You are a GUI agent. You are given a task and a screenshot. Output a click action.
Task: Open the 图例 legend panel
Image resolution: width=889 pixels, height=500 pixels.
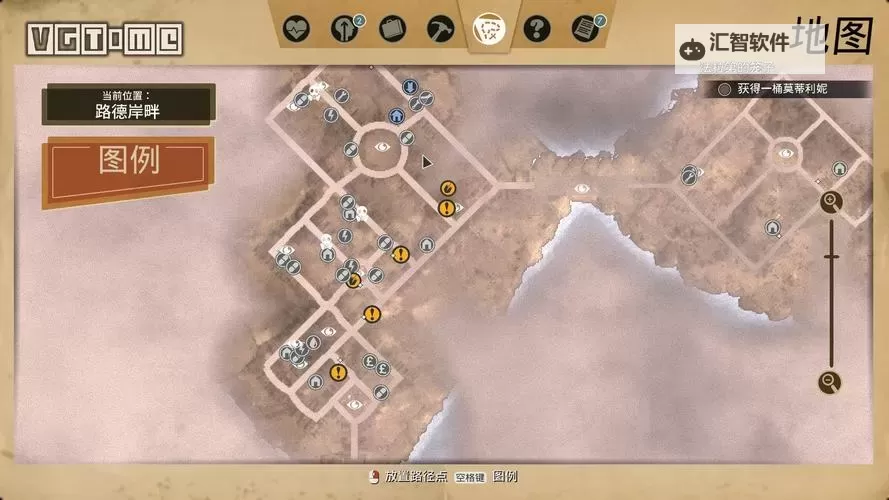tap(128, 161)
